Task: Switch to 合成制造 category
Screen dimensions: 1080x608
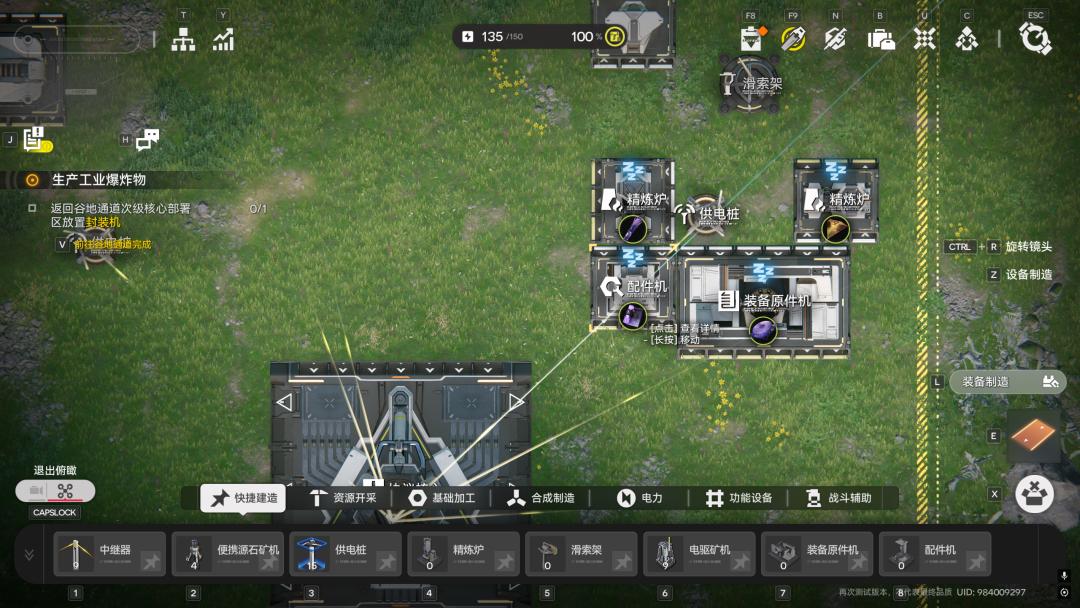Action: pos(540,498)
